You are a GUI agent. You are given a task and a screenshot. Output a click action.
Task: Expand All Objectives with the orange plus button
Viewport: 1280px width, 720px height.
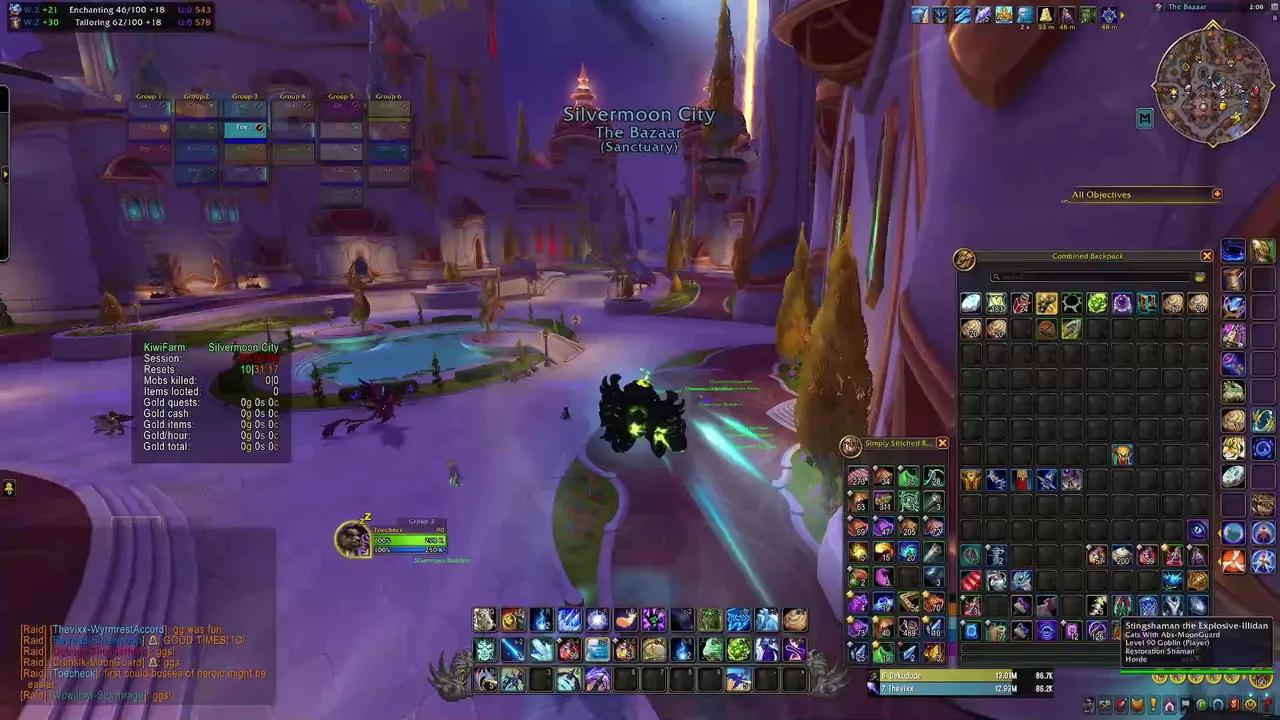[x=1217, y=194]
